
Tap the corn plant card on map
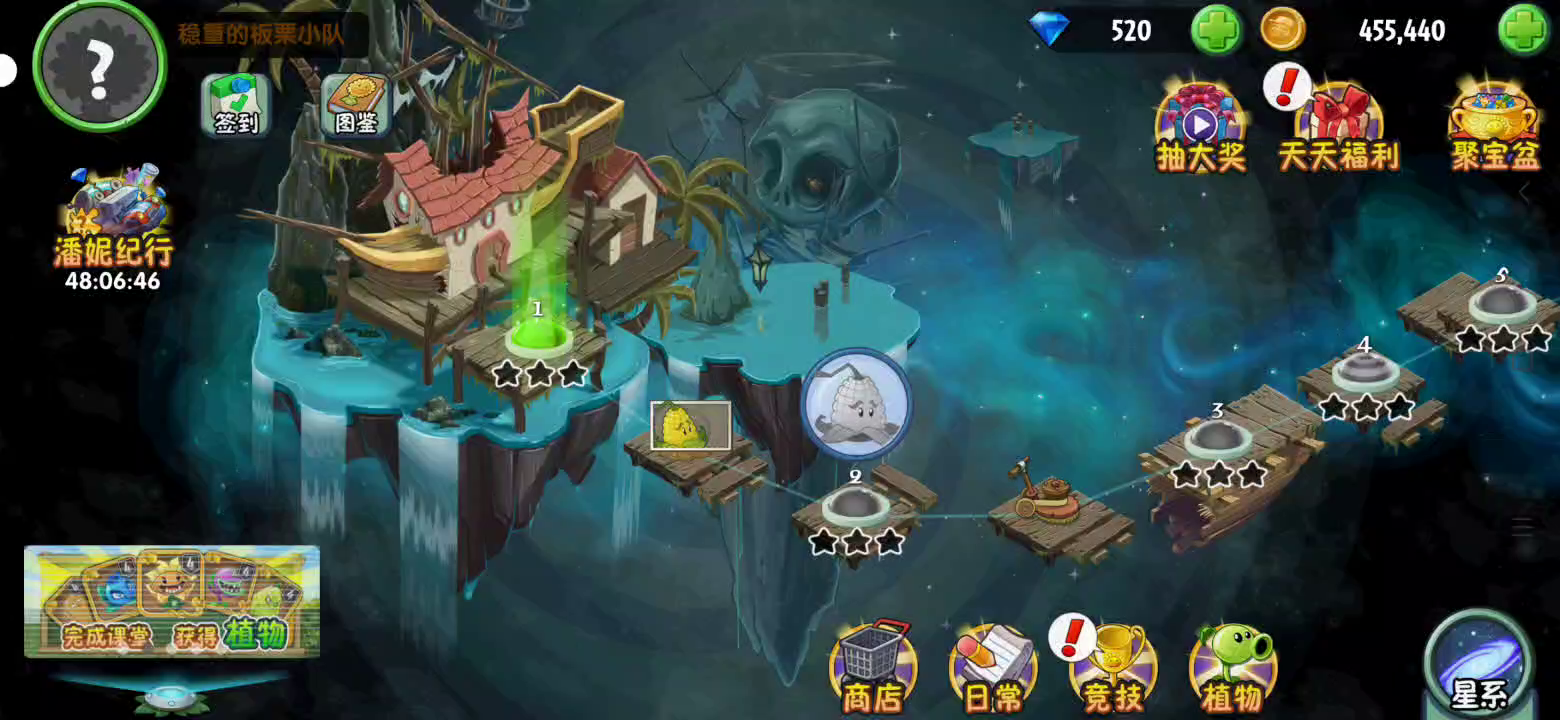(690, 425)
